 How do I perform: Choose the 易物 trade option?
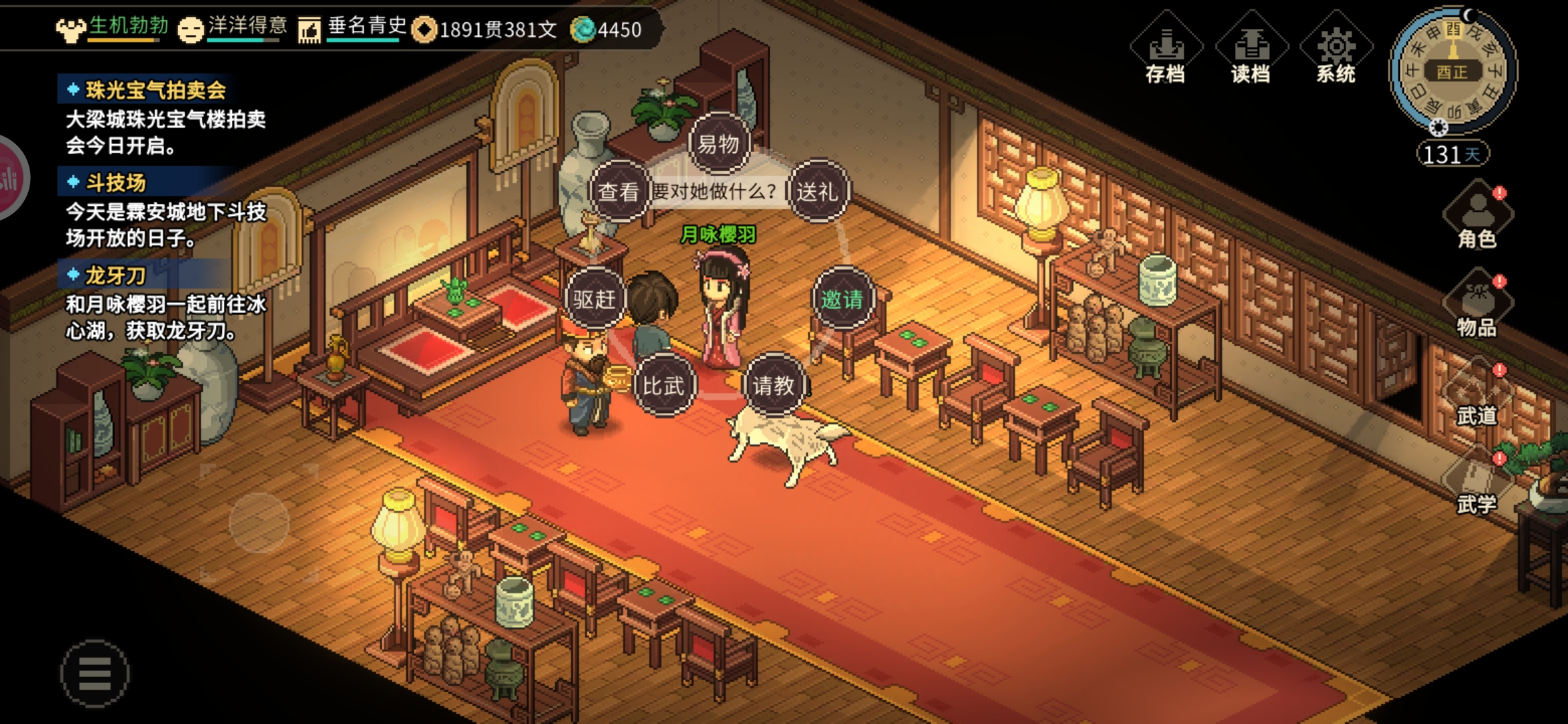718,144
